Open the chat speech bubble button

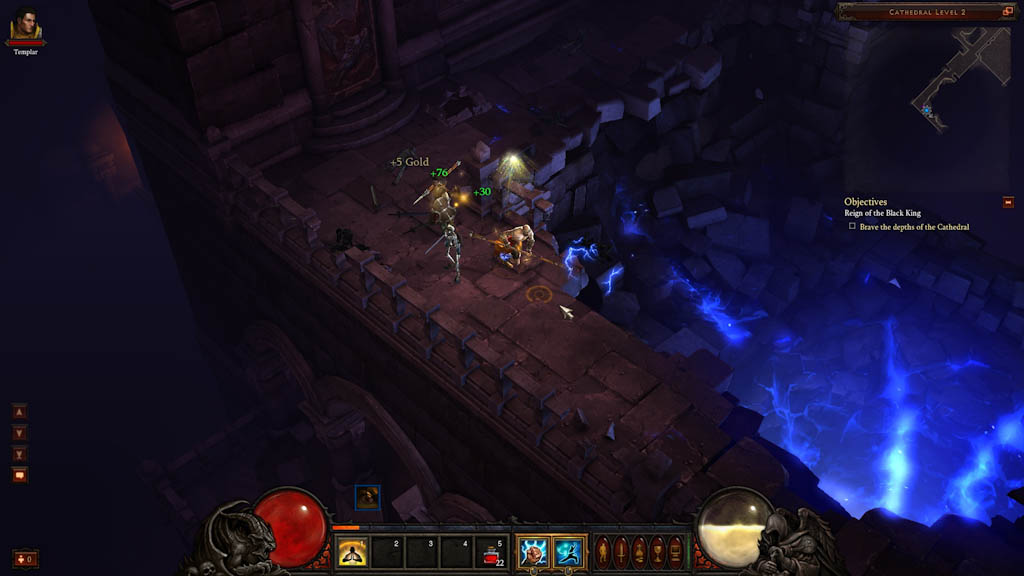19,475
